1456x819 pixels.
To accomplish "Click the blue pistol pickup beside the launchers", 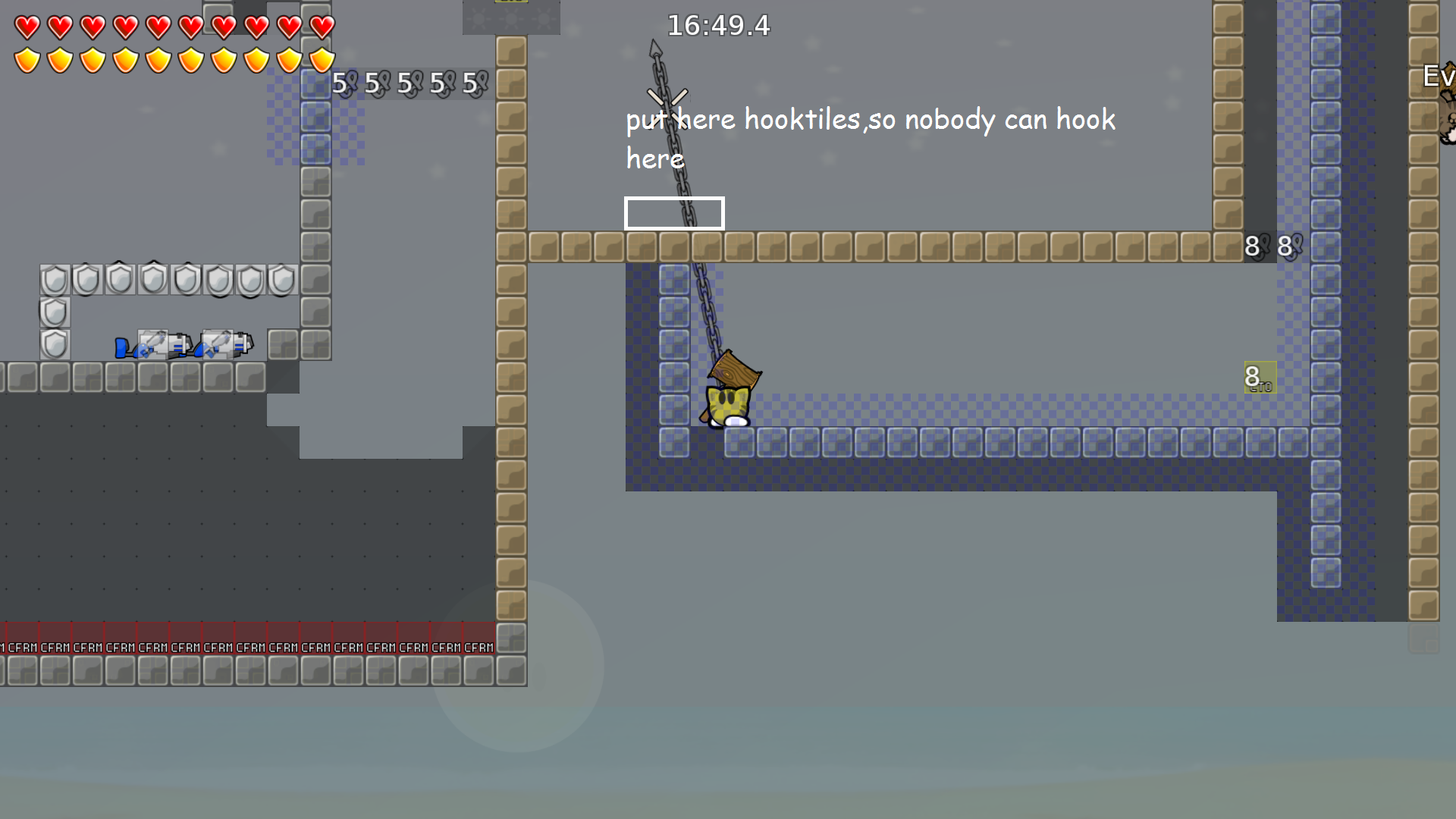I will pyautogui.click(x=121, y=347).
